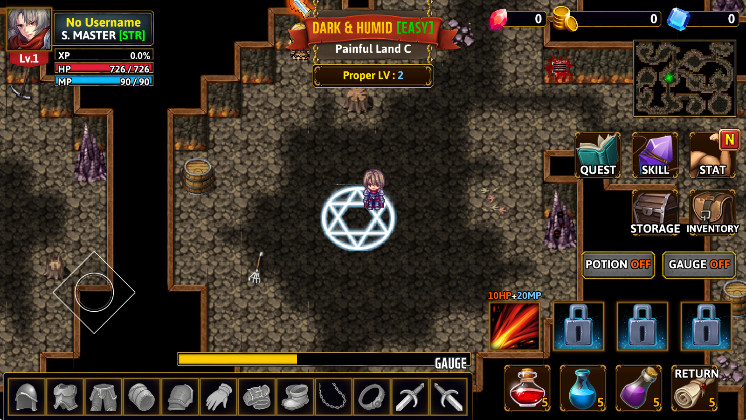Image resolution: width=746 pixels, height=420 pixels.
Task: Open the Skill menu
Action: (x=655, y=155)
